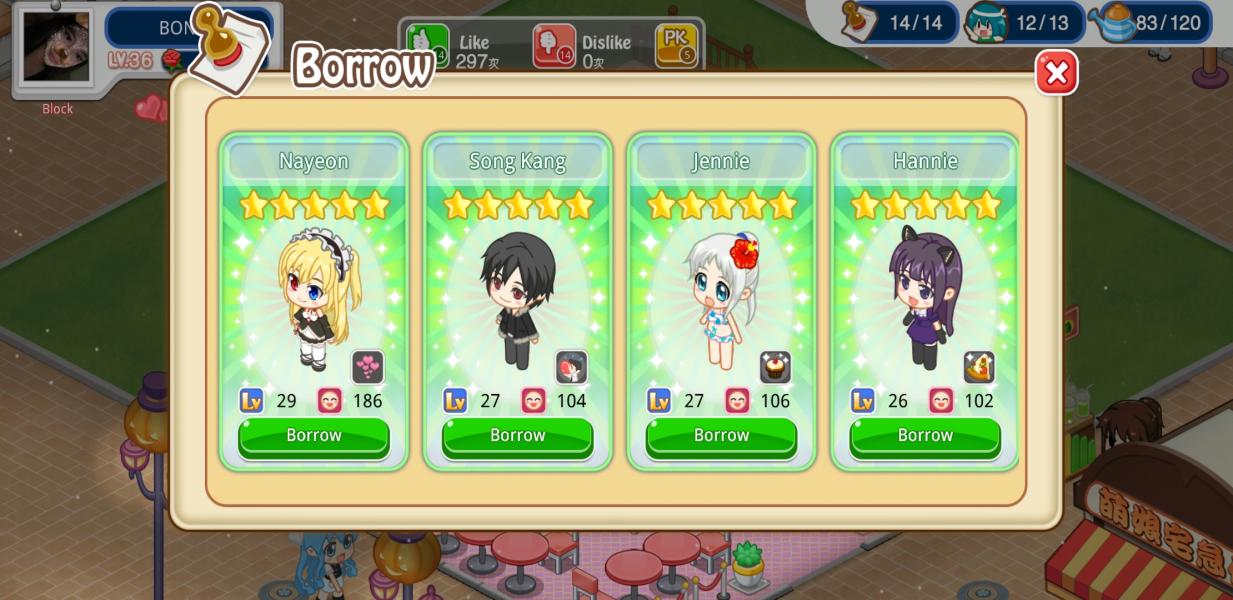Tap Song Kang's skill icon
1233x600 pixels.
[572, 367]
